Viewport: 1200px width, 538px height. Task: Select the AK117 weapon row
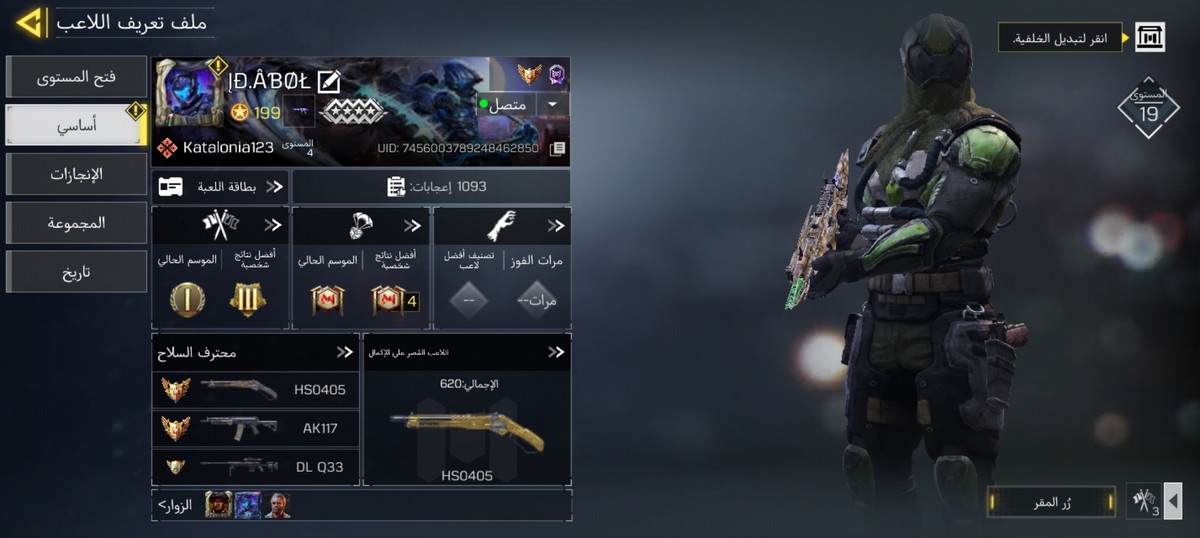click(255, 428)
